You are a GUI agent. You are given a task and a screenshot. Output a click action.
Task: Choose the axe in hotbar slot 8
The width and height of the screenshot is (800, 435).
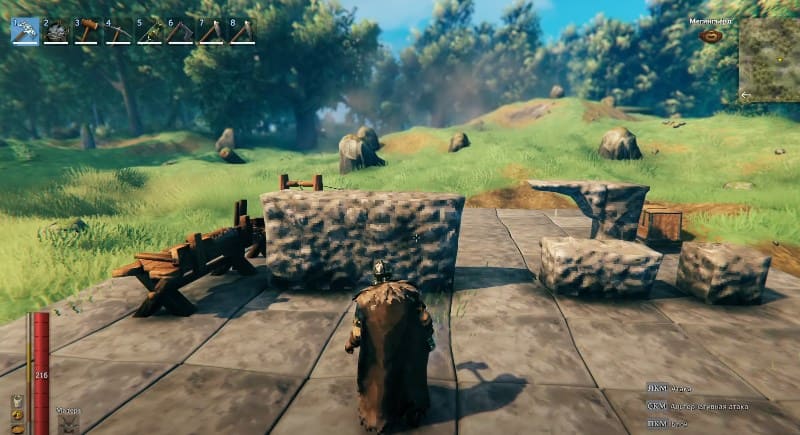tap(242, 31)
